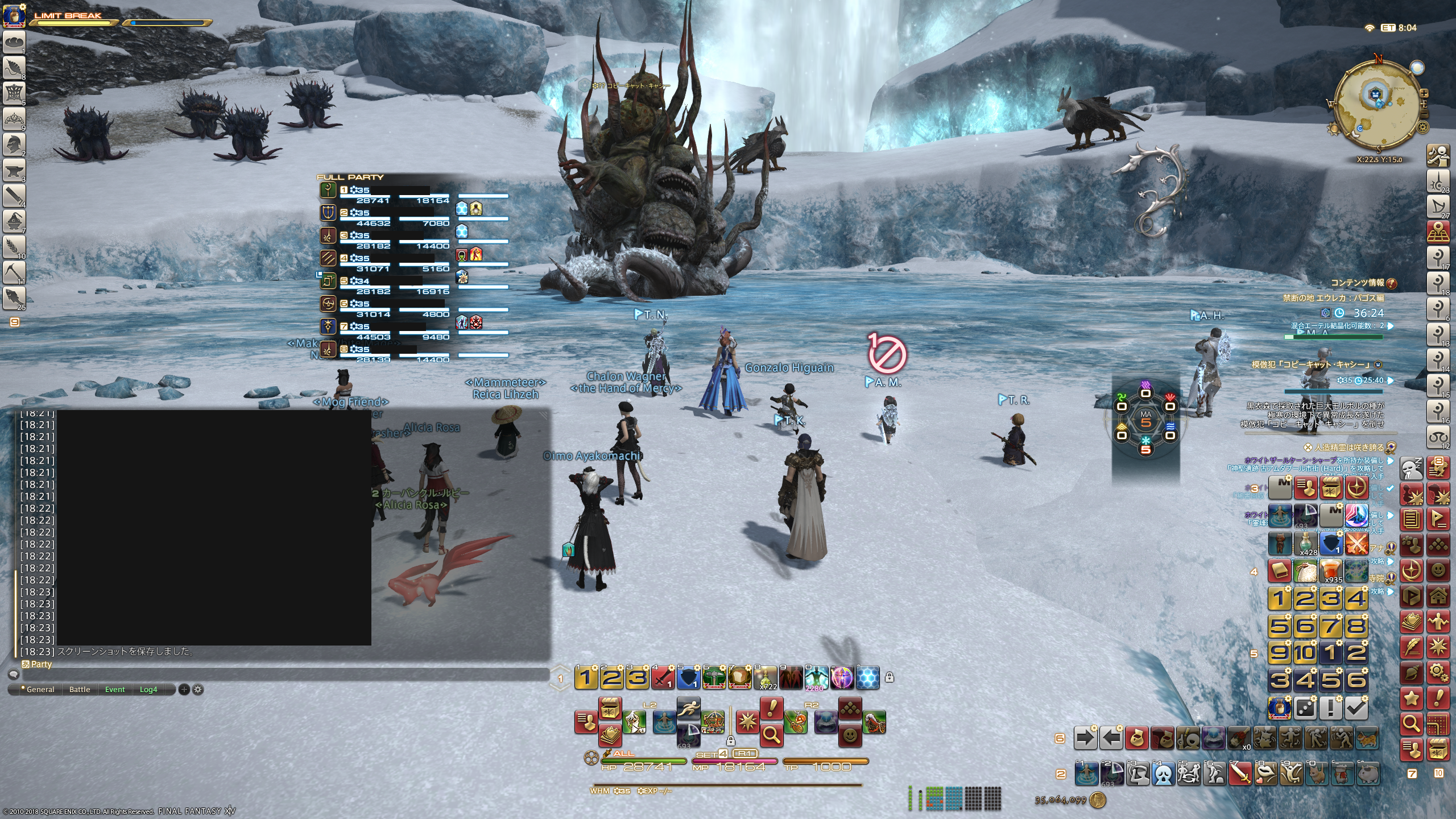Screen dimensions: 1456x819
Task: Use the tea item stack x935
Action: click(x=1331, y=570)
